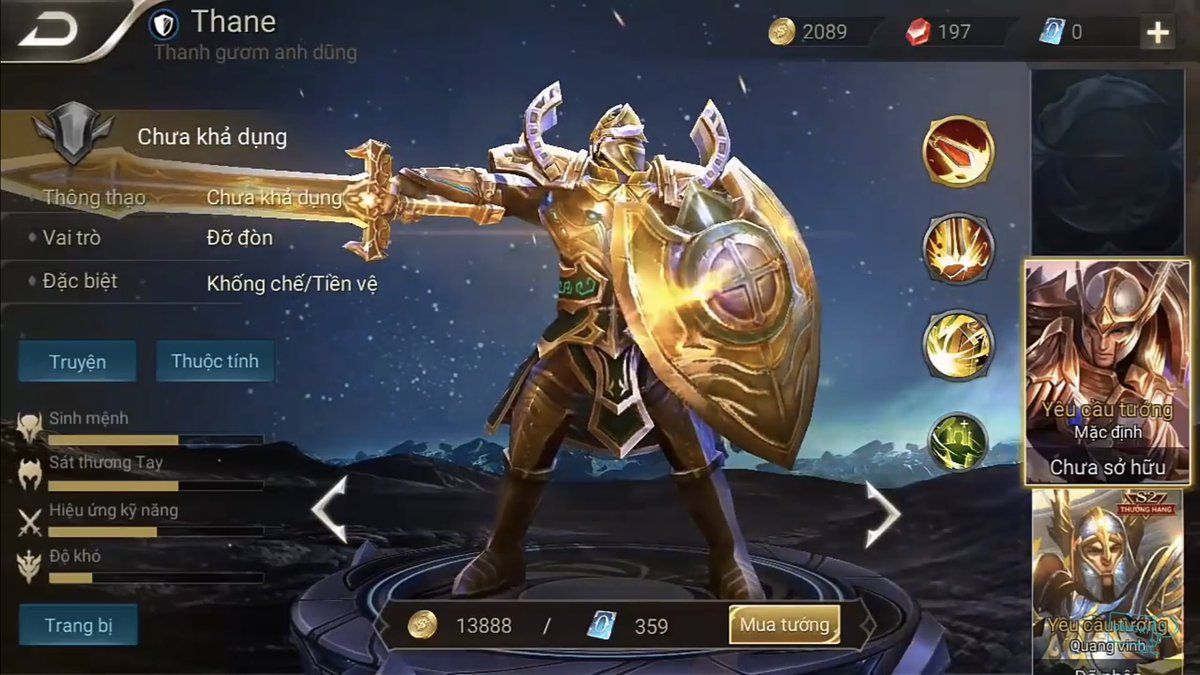The height and width of the screenshot is (675, 1200).
Task: Open the Trang bị equipment page
Action: click(78, 626)
